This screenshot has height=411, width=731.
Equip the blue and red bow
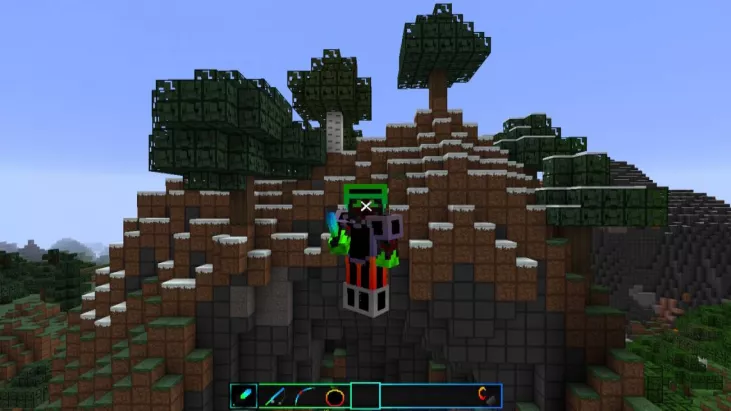point(305,395)
